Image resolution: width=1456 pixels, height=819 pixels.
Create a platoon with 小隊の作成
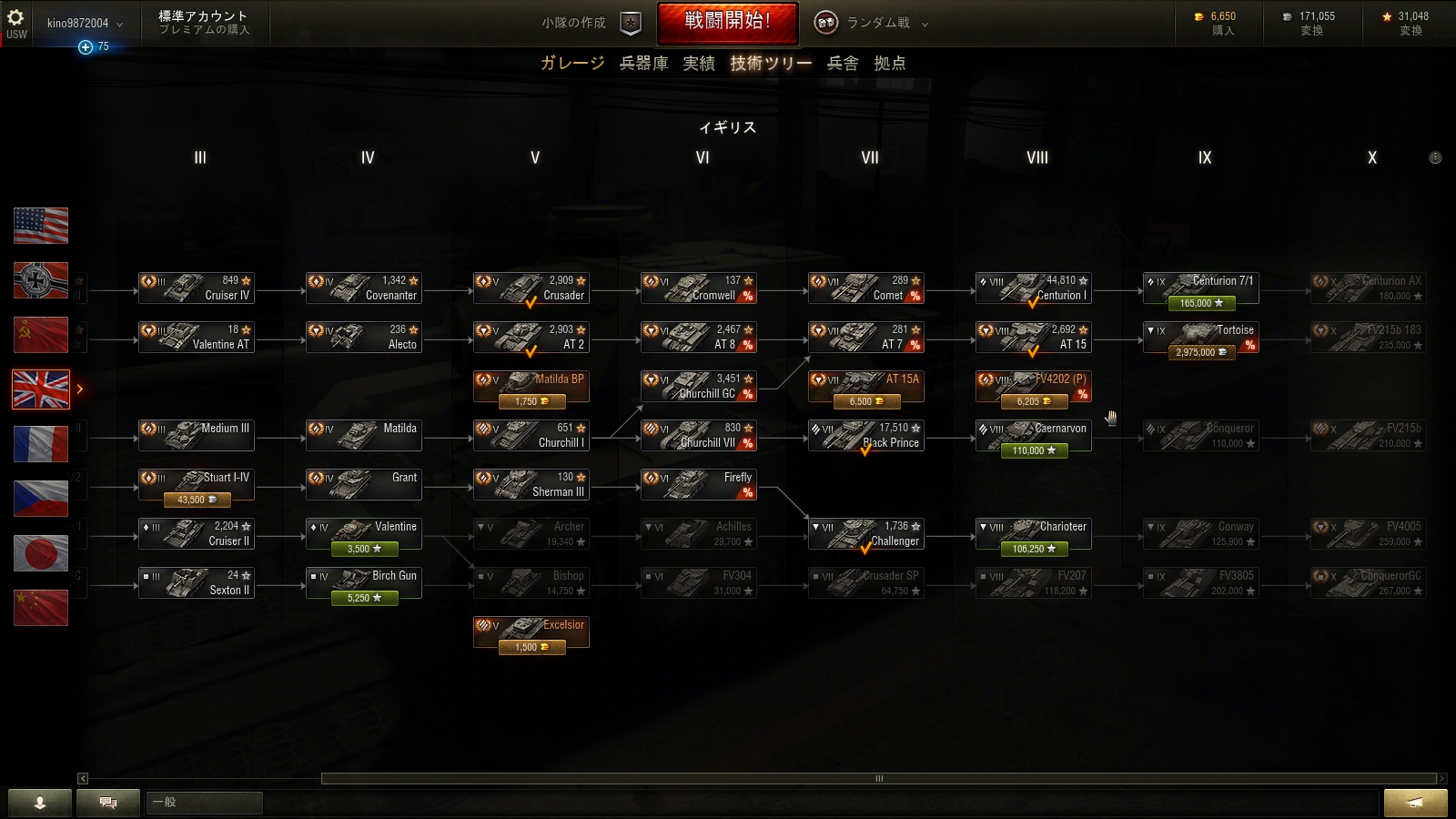point(591,23)
